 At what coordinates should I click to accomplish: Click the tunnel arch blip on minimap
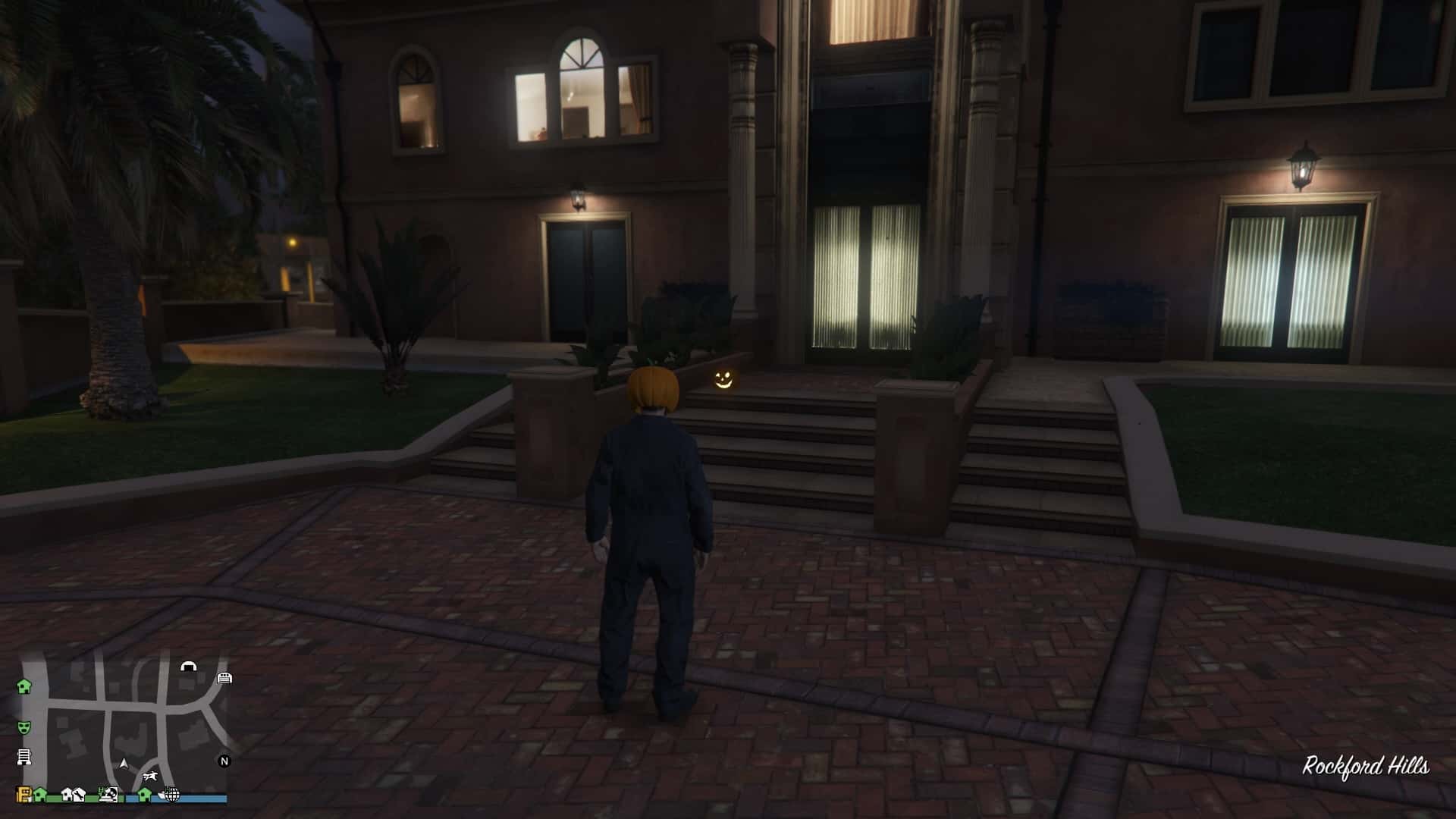188,667
